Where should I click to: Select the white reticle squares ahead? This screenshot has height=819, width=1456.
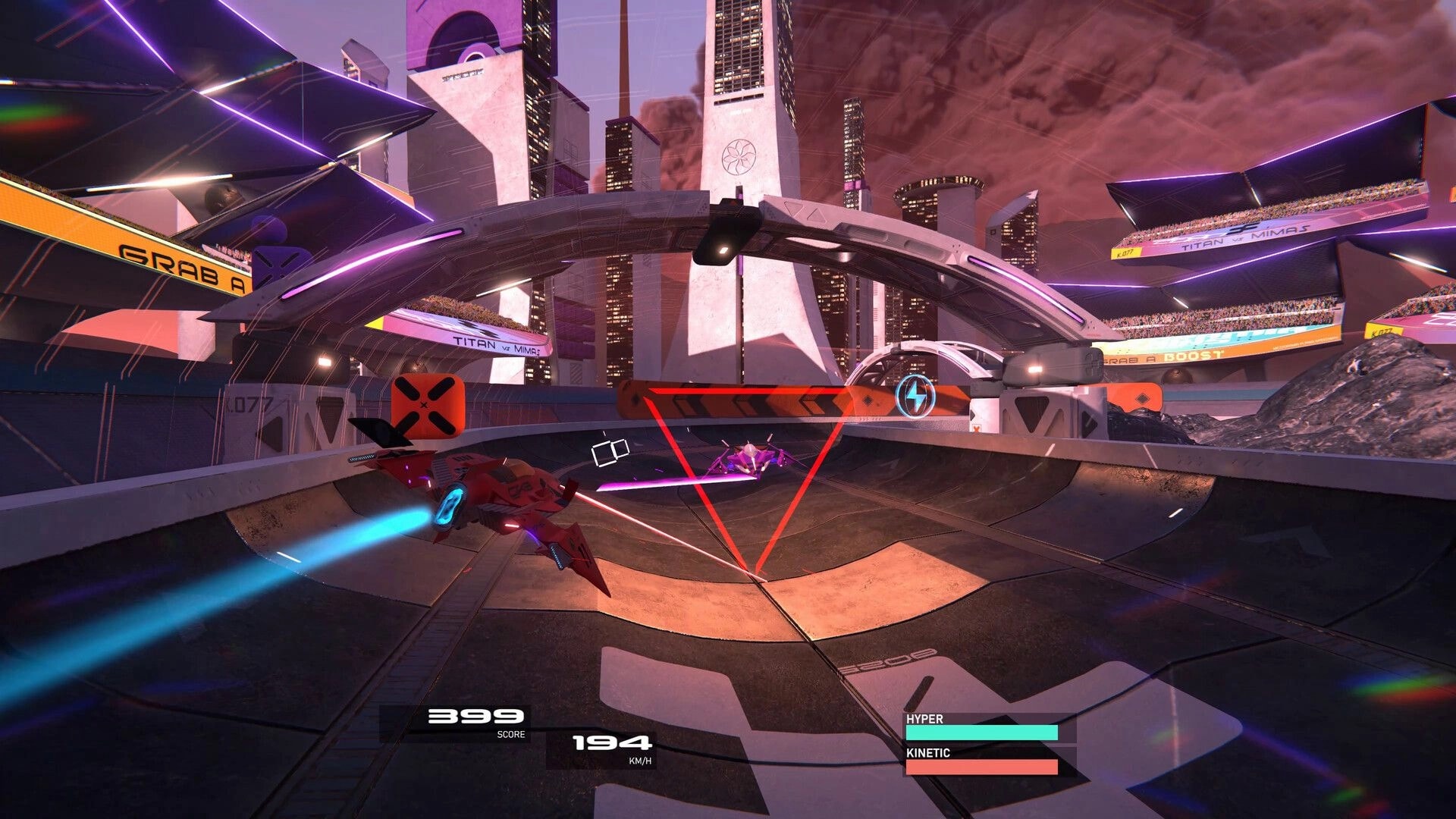611,451
